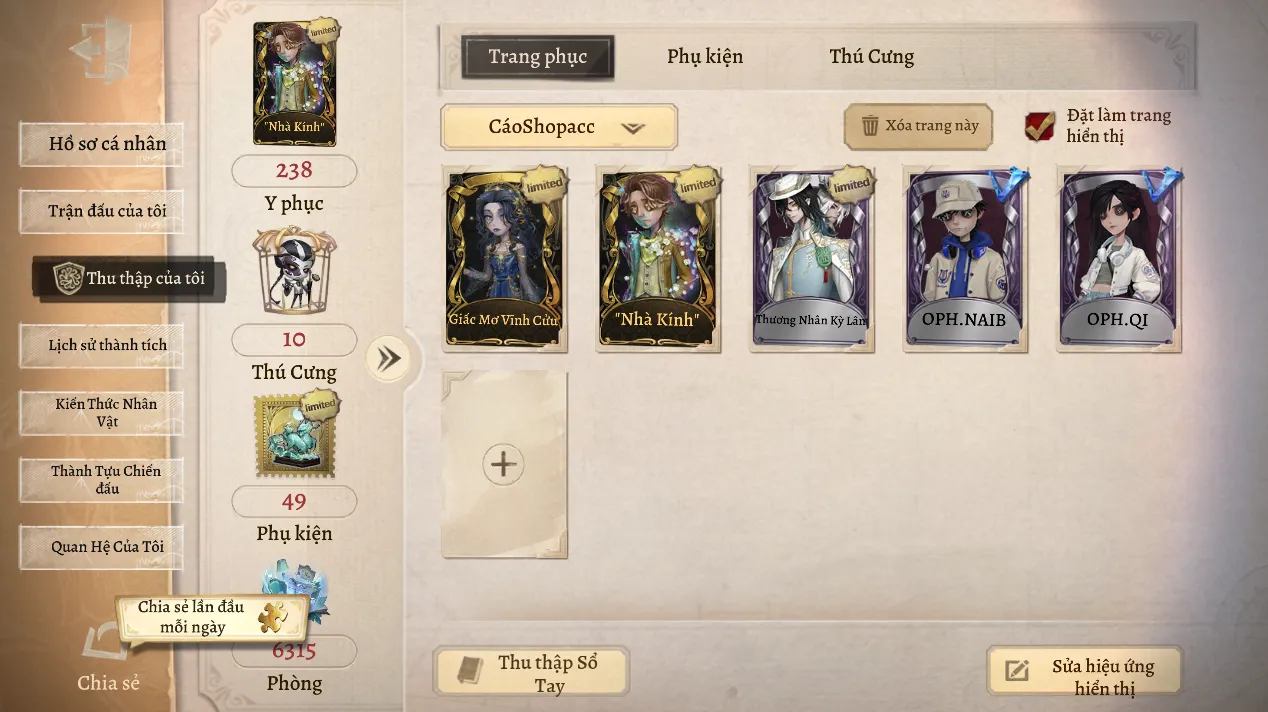Toggle Đặt làm trang hiển thị checkbox
Viewport: 1268px width, 712px height.
[x=1040, y=126]
